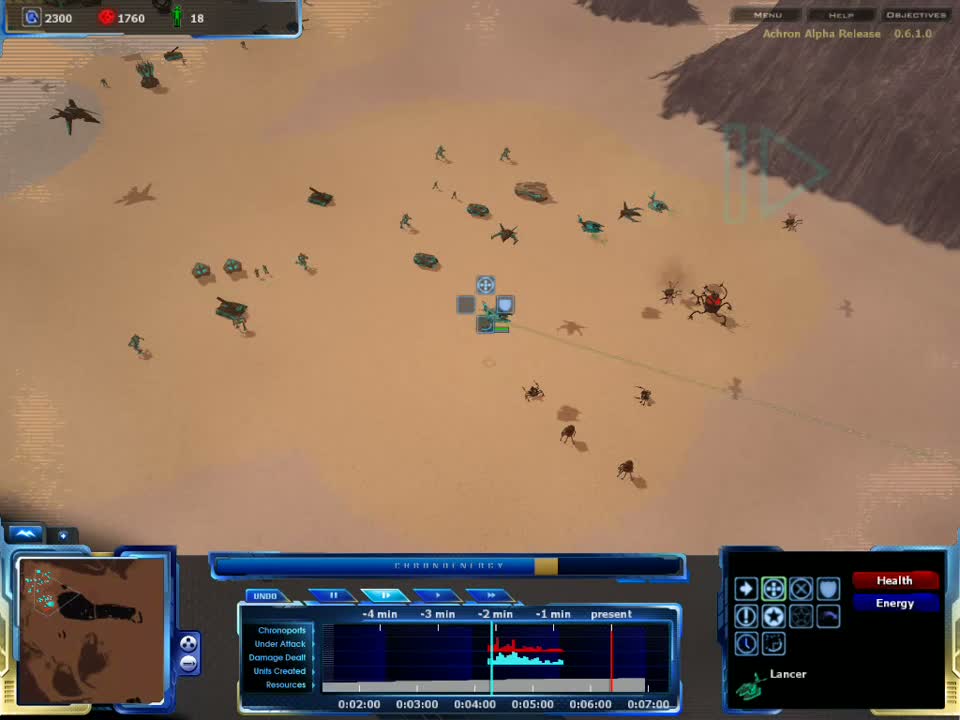Activate fast-forward on the timeline
Screen dimensions: 960x720
tap(490, 596)
